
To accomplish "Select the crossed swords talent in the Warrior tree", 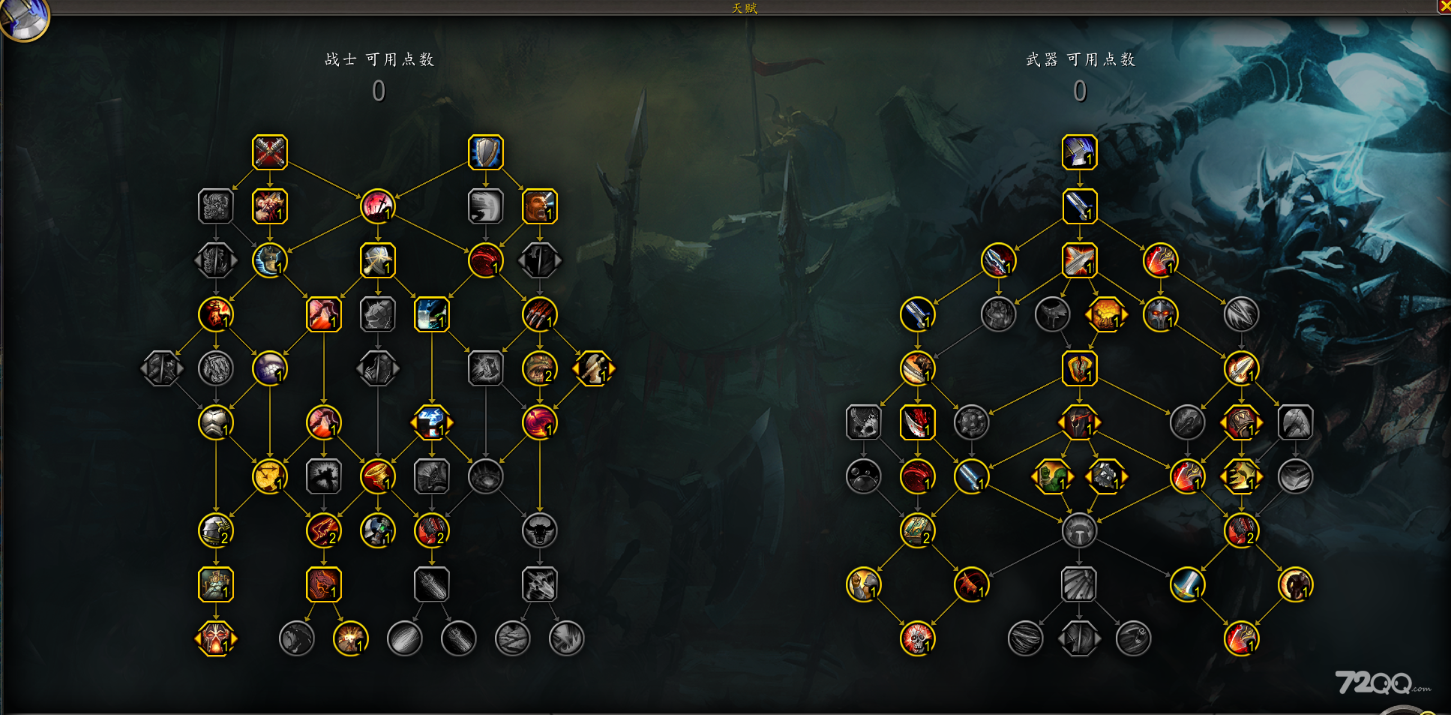I will pyautogui.click(x=270, y=153).
